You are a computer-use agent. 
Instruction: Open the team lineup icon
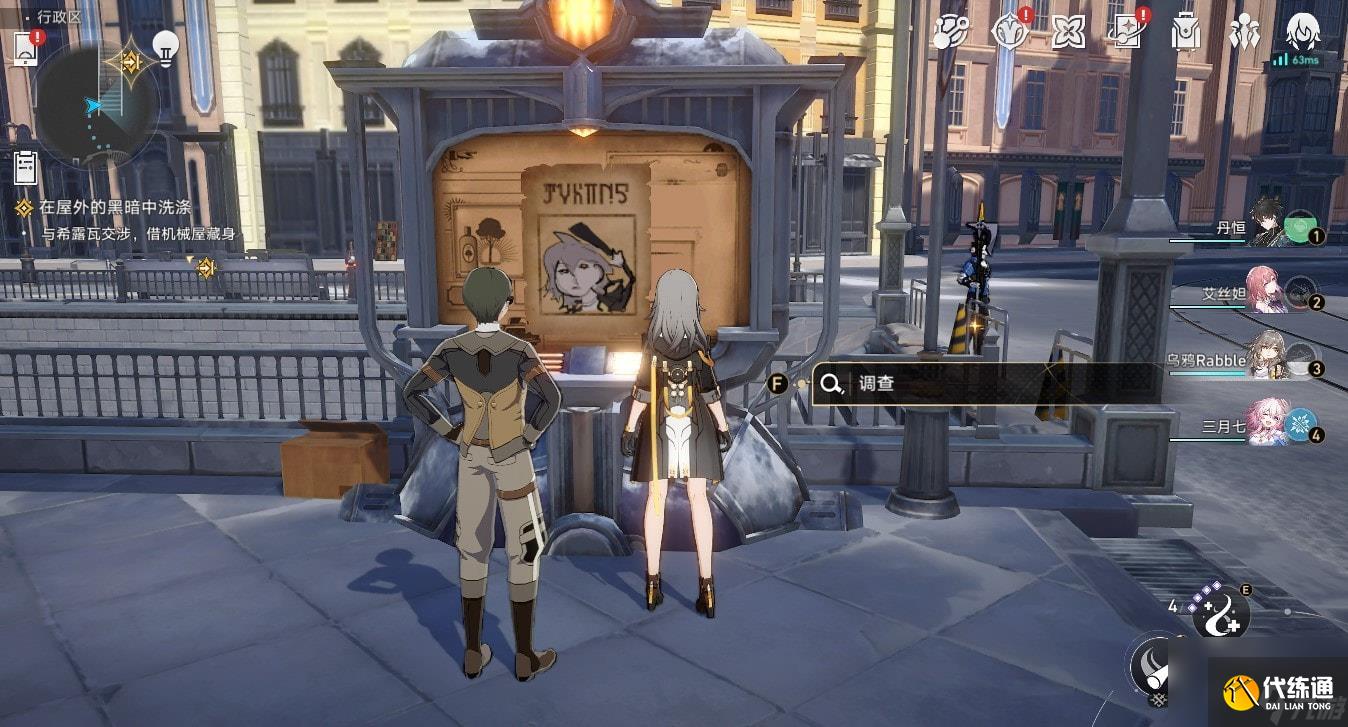(1244, 32)
